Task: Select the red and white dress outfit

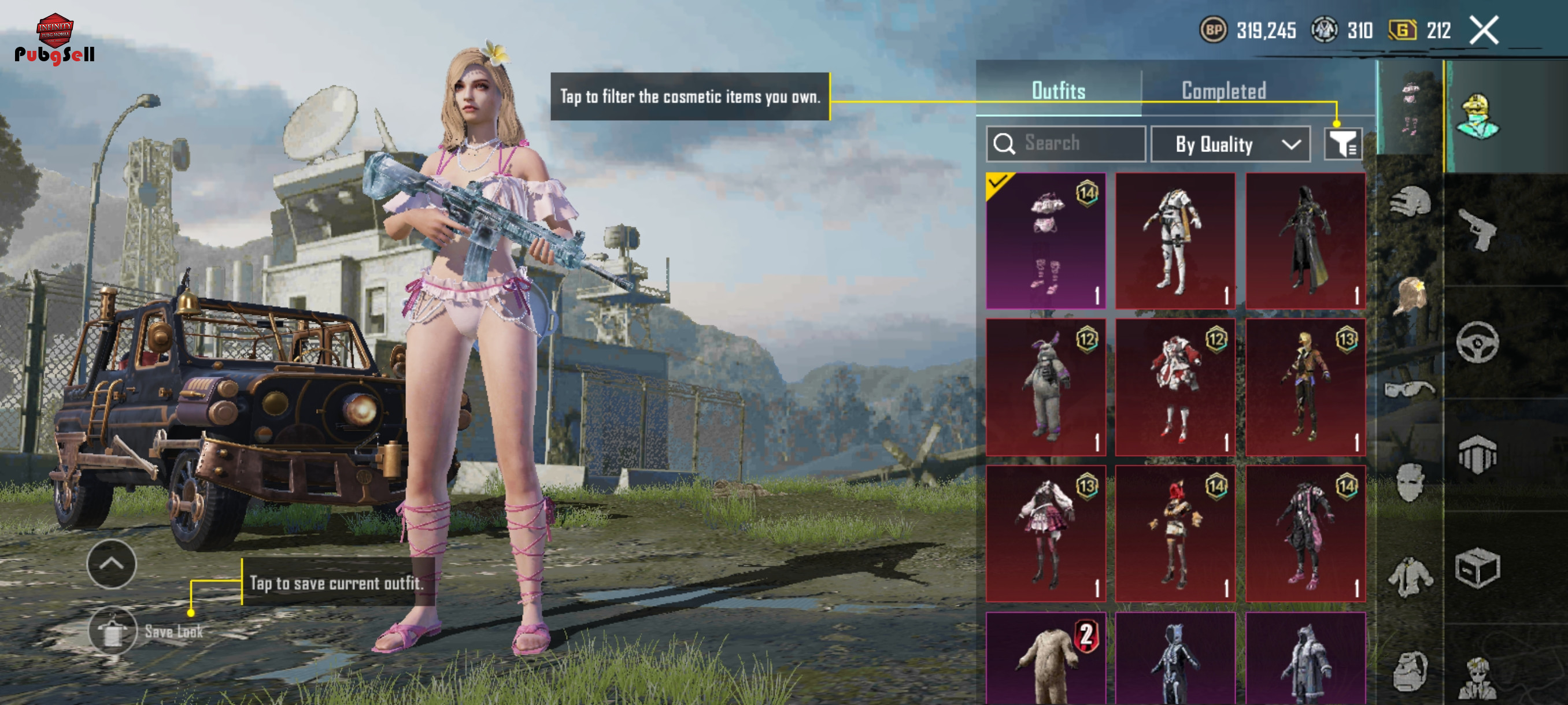Action: (1175, 387)
